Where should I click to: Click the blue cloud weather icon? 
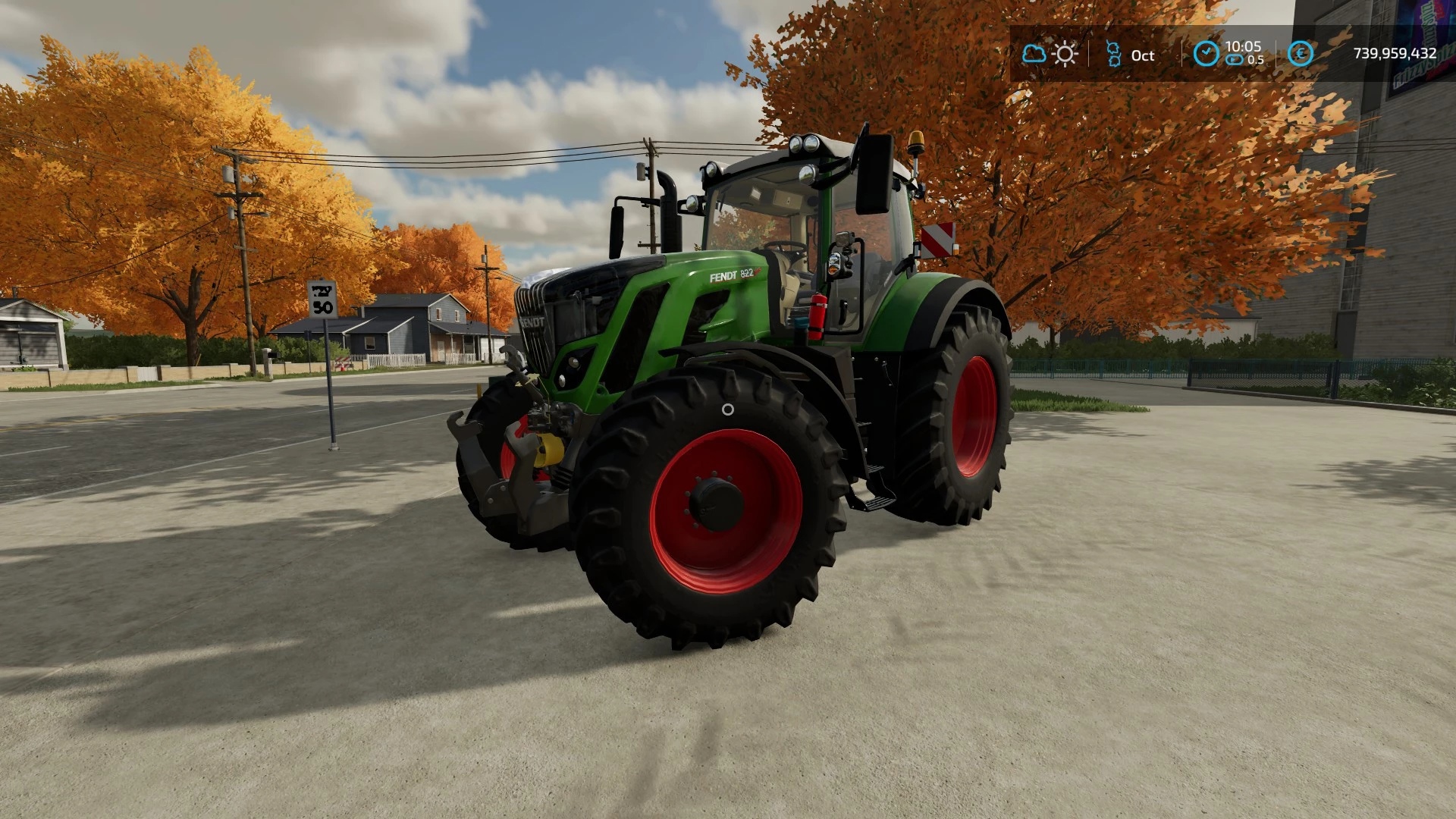pyautogui.click(x=1034, y=54)
